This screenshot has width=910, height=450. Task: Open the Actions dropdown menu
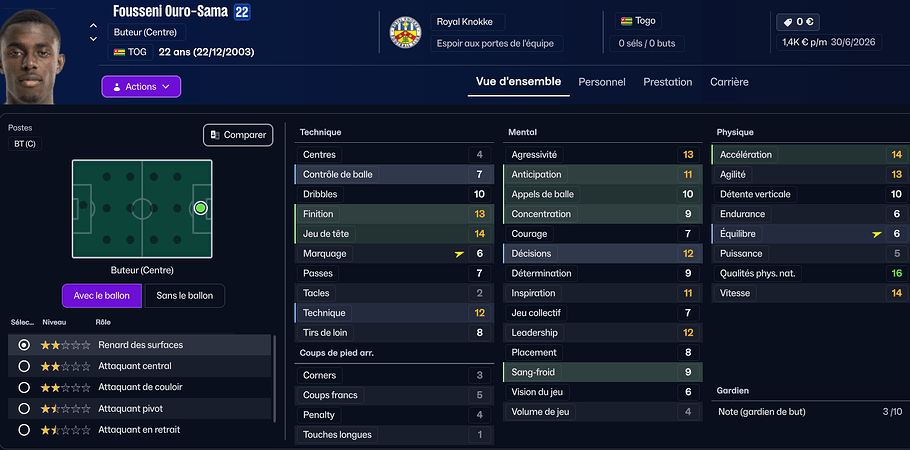(x=141, y=87)
